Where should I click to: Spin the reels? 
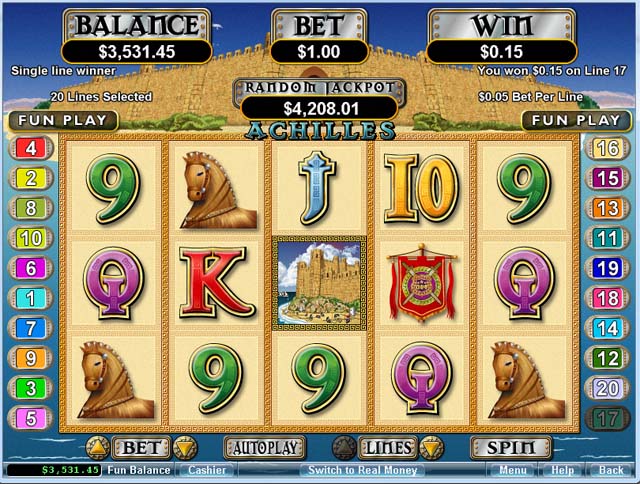511,447
